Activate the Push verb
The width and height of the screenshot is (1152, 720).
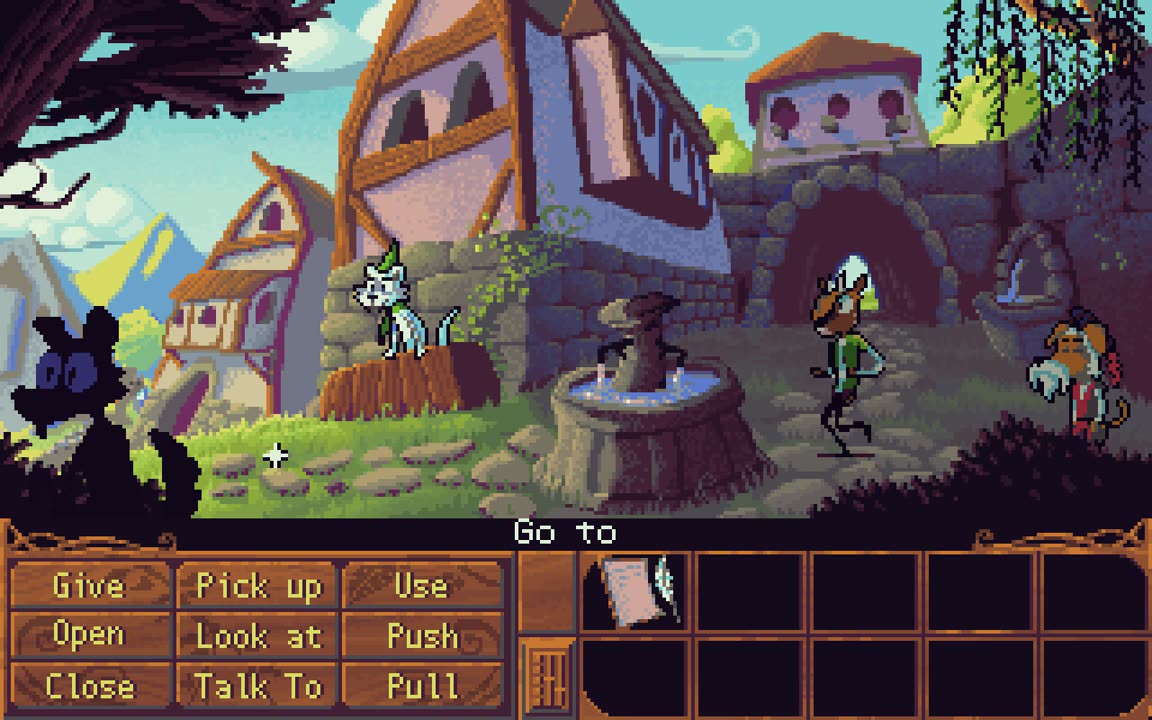tap(422, 636)
